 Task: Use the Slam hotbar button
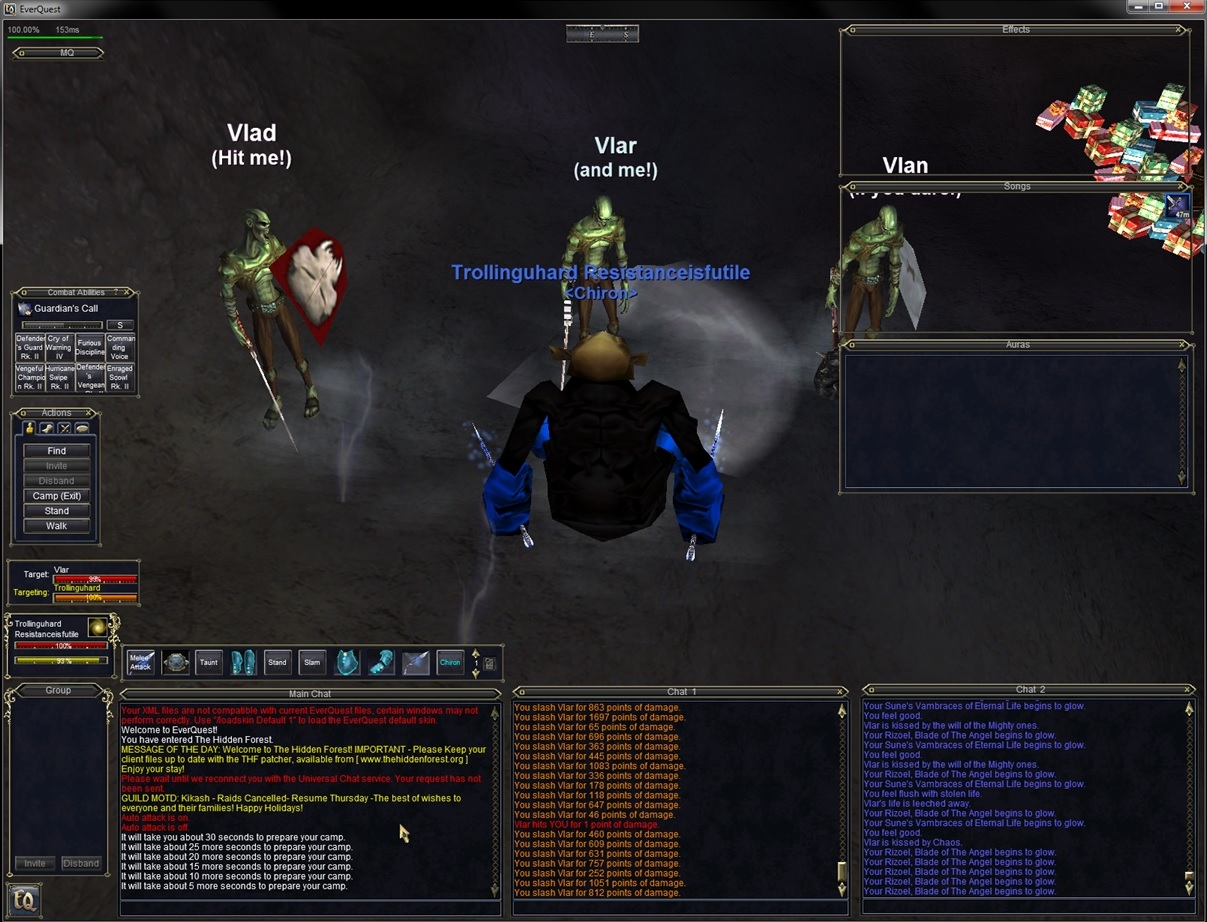pos(312,662)
